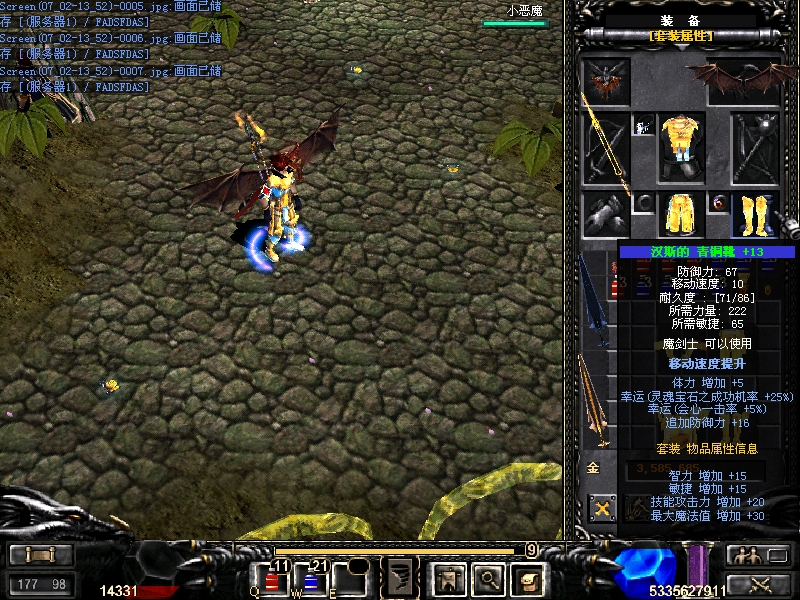Image resolution: width=800 pixels, height=600 pixels.
Task: Close the equipment panel with the X button
Action: click(x=602, y=508)
